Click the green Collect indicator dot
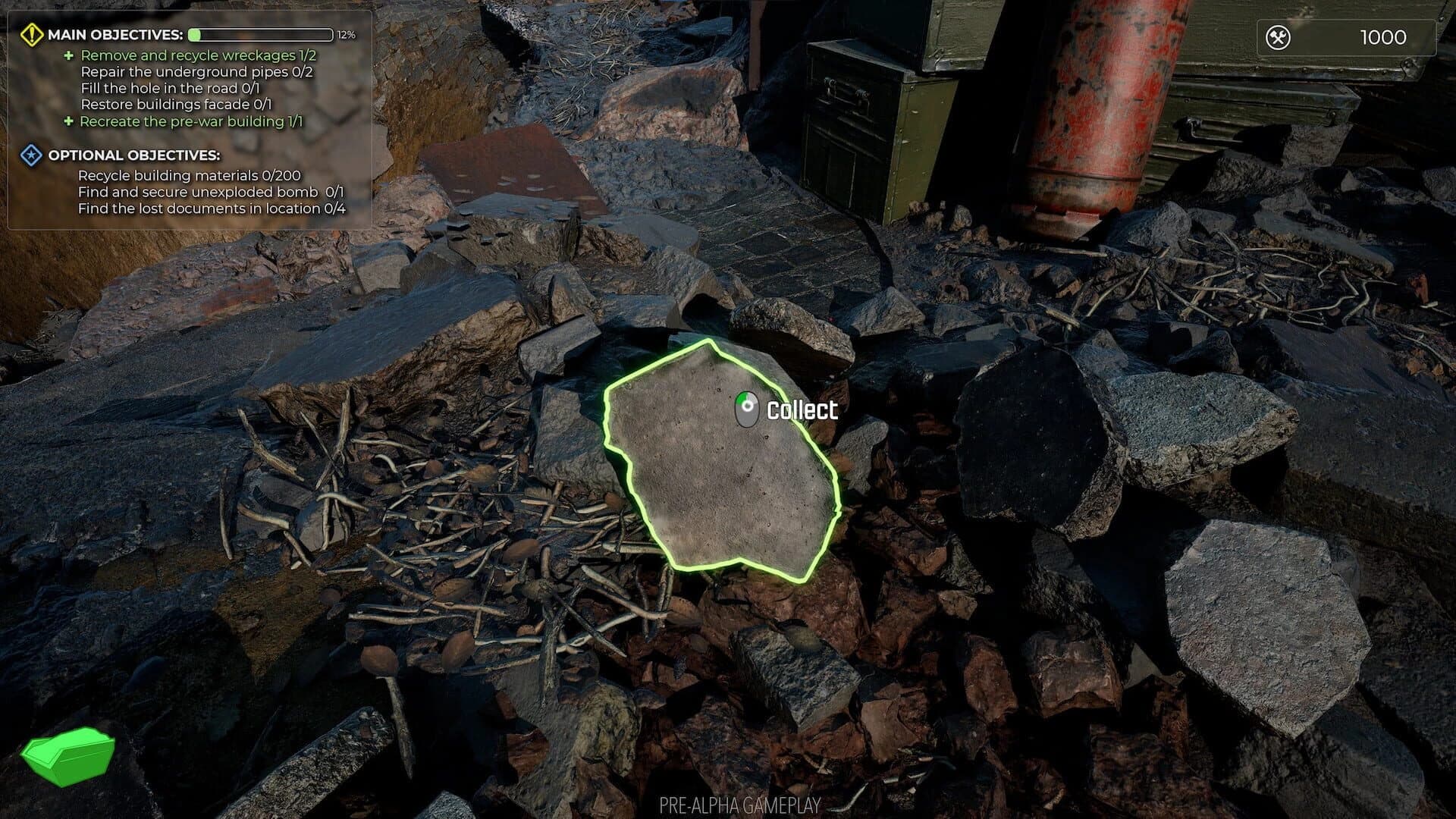The width and height of the screenshot is (1456, 819). [x=742, y=397]
